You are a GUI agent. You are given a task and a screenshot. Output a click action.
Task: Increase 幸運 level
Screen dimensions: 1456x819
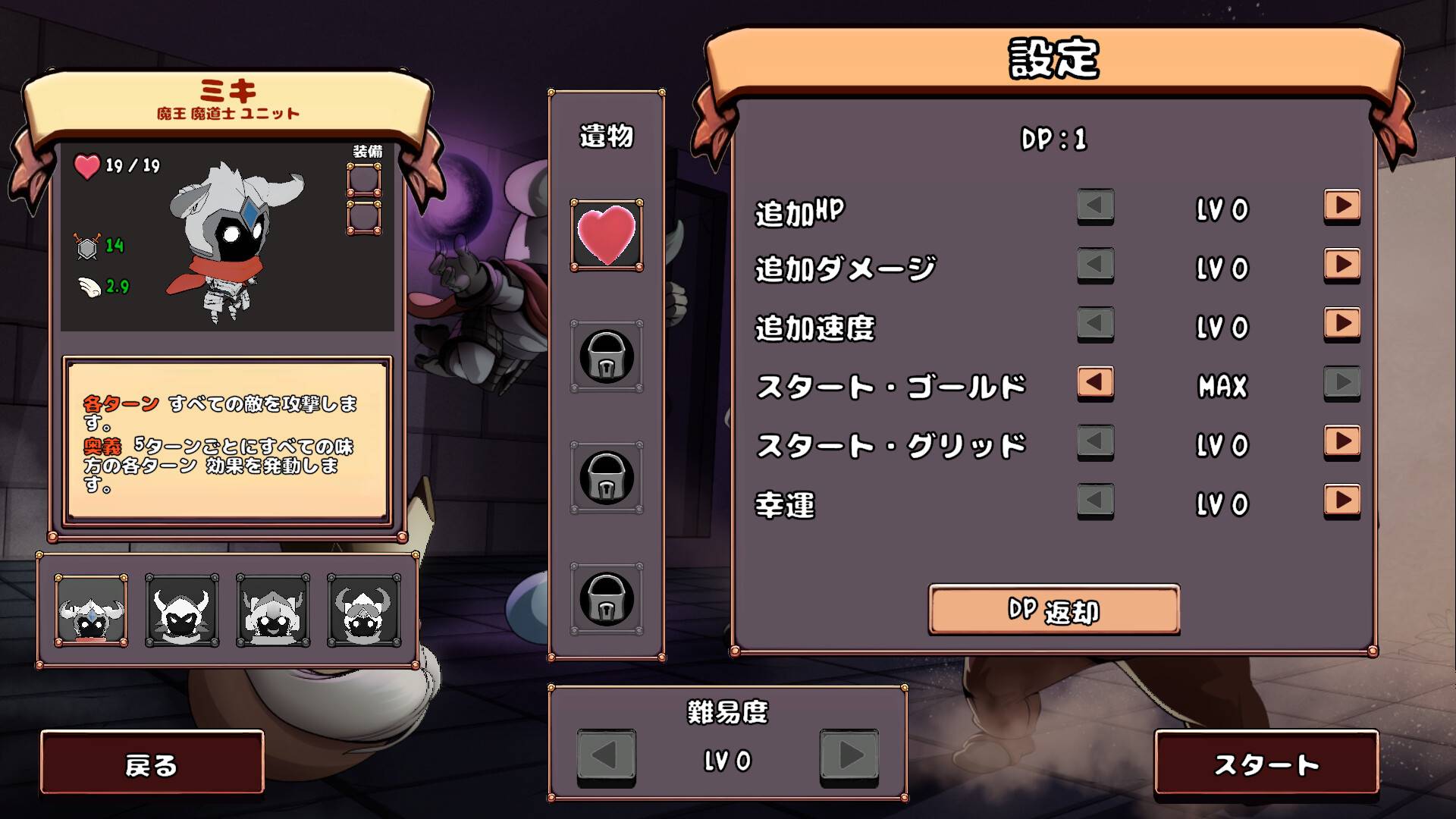coord(1341,502)
